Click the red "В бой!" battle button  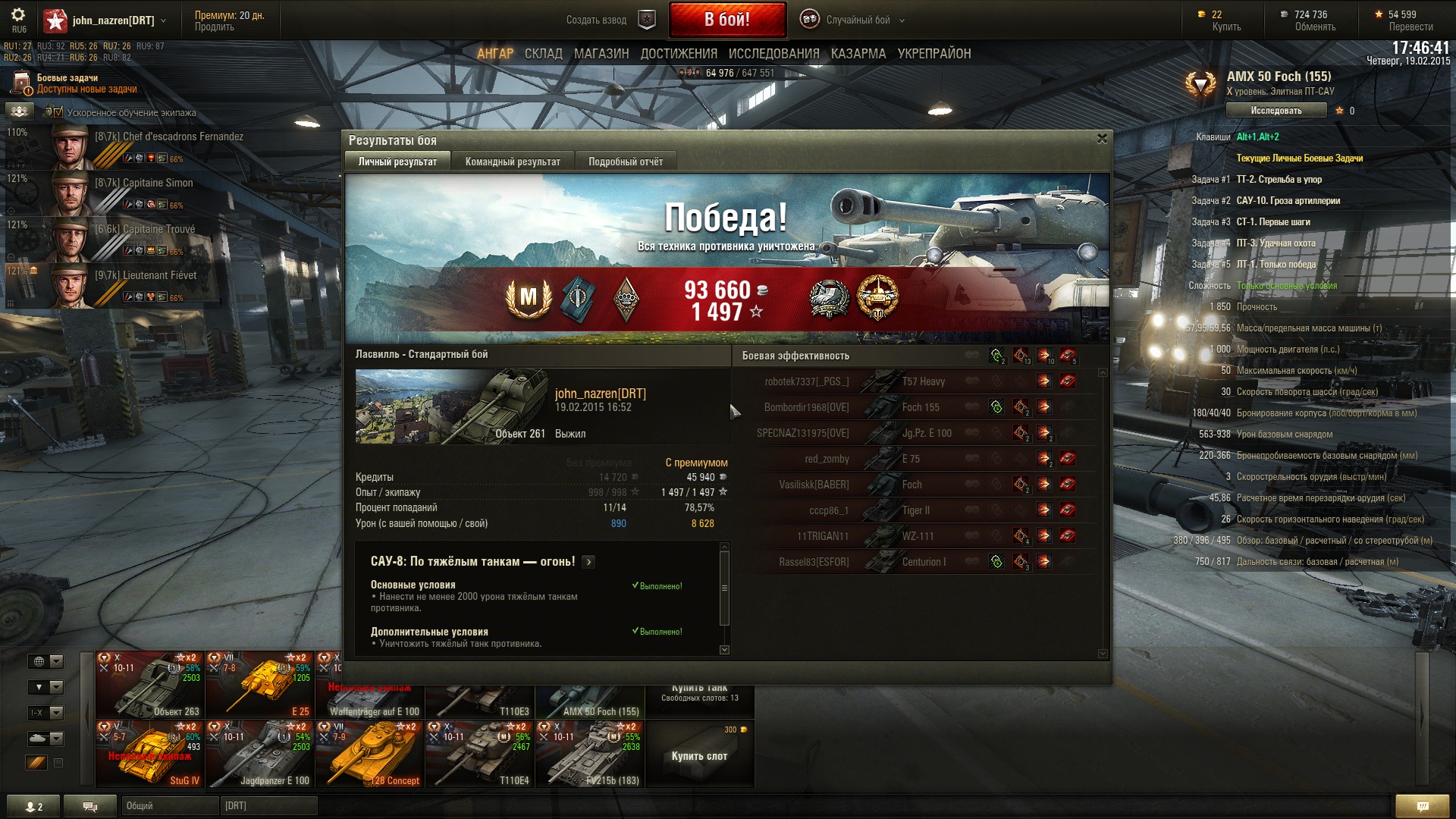[x=726, y=20]
